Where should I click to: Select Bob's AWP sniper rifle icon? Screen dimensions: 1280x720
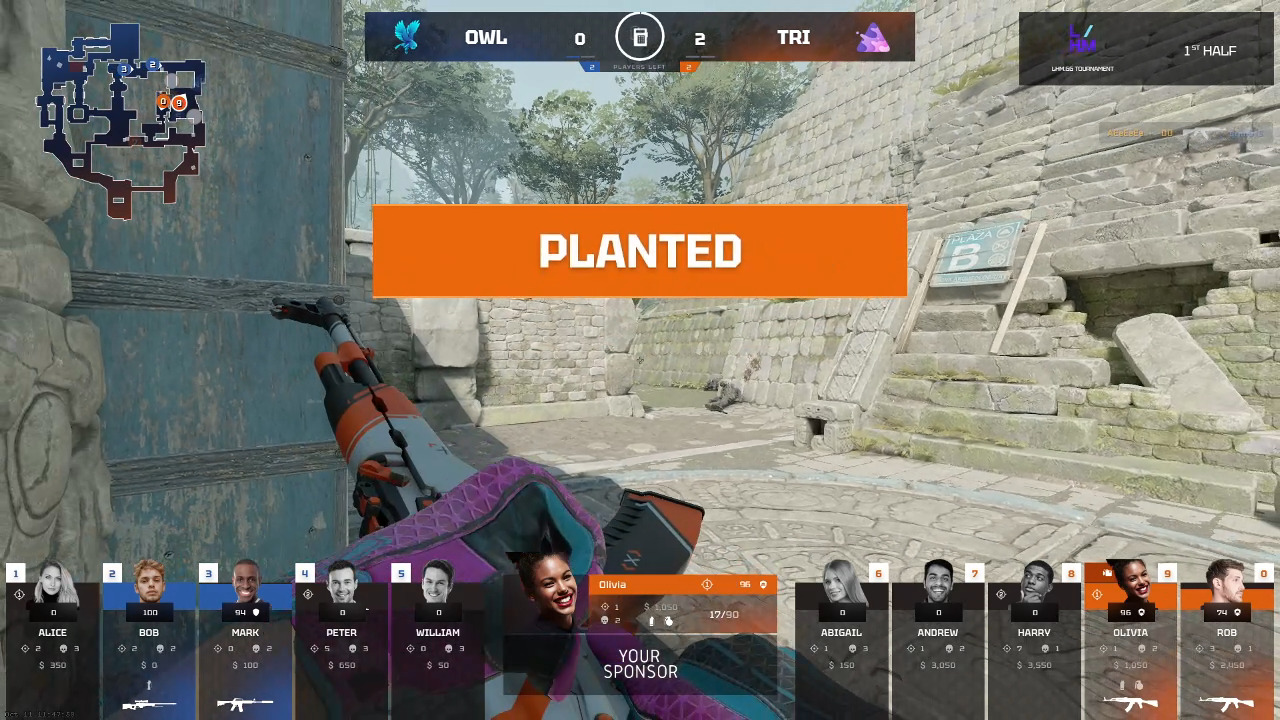click(150, 703)
